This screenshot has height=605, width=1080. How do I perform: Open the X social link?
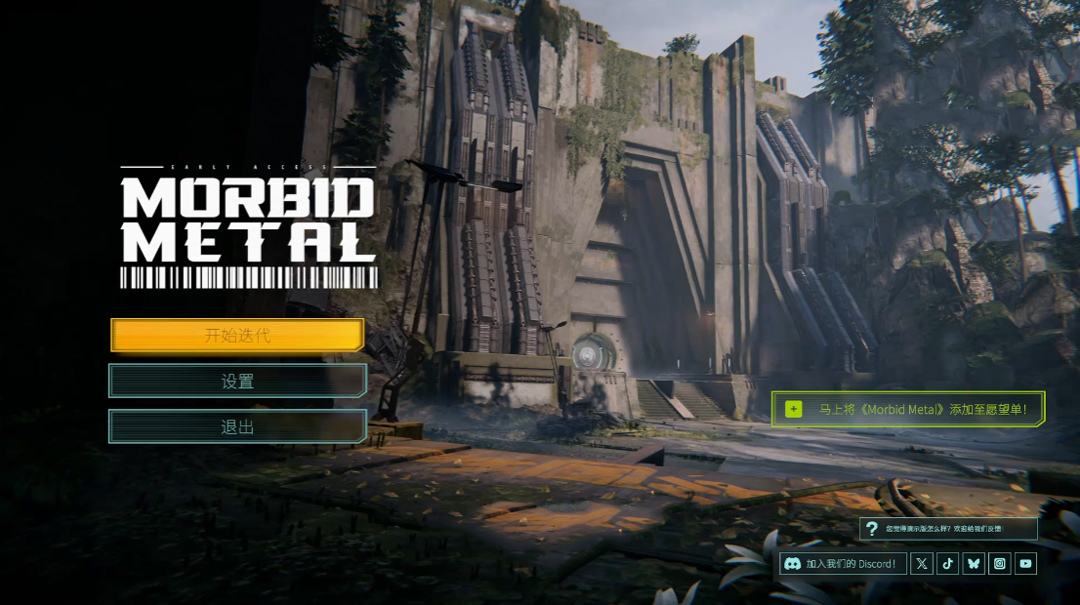click(x=922, y=564)
